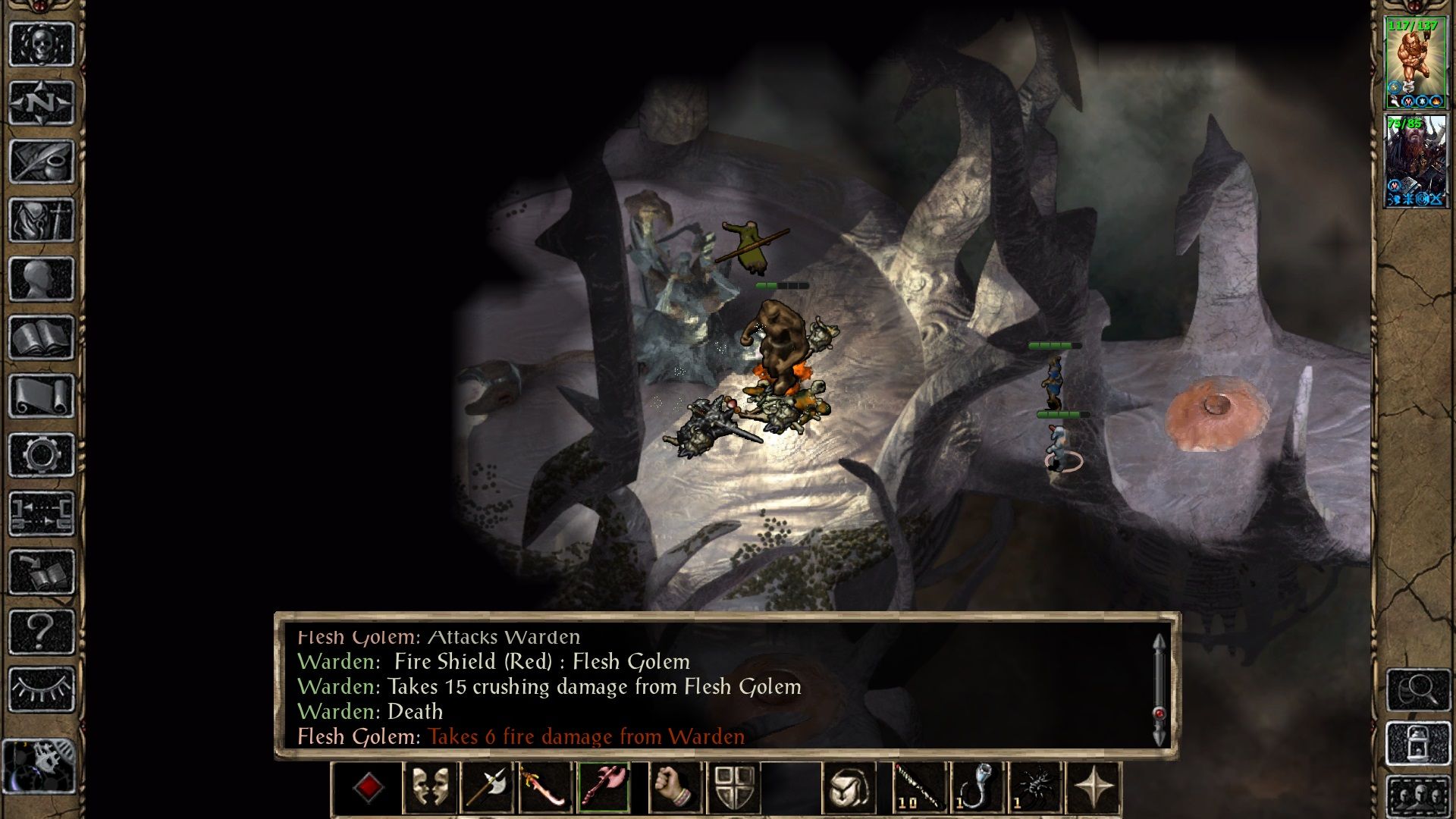Select the bearded dwarf character portrait
Image resolution: width=1456 pixels, height=819 pixels.
tap(1415, 160)
